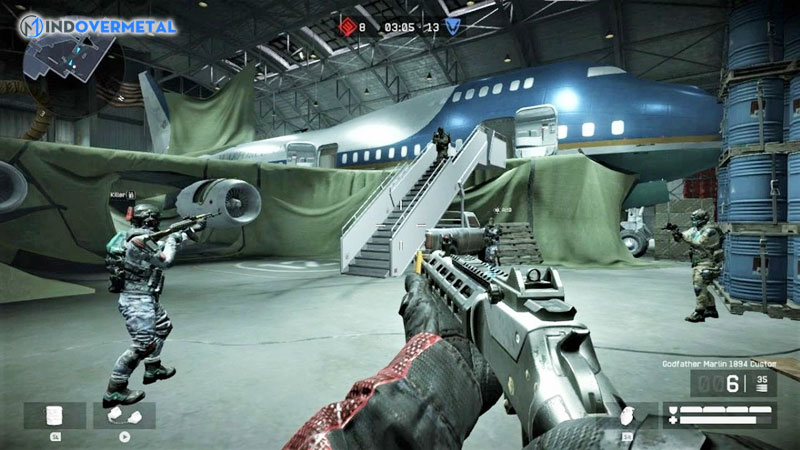Select the defibrillator paddles slot

click(124, 414)
